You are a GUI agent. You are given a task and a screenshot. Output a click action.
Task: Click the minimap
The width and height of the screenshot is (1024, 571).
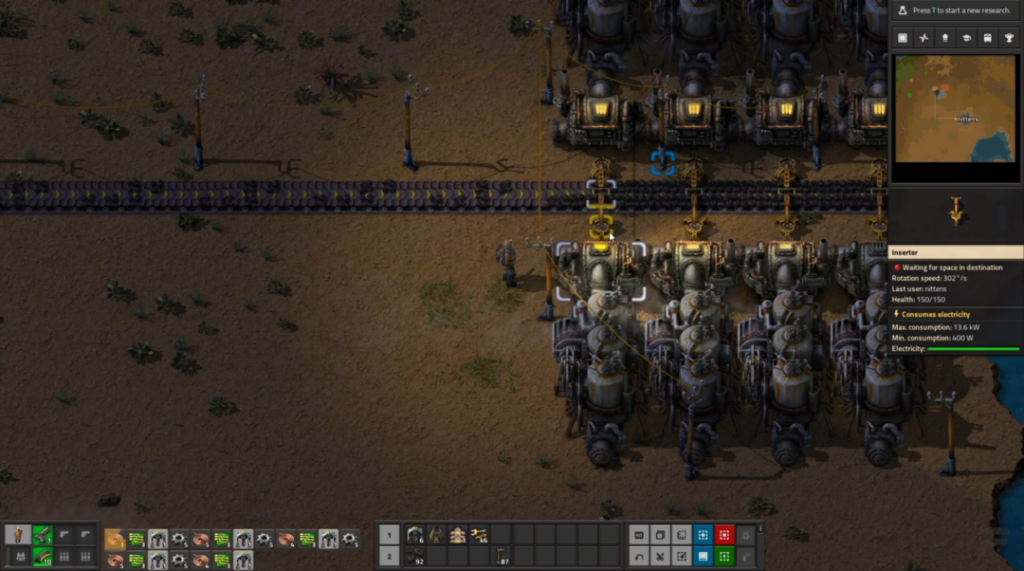coord(955,108)
